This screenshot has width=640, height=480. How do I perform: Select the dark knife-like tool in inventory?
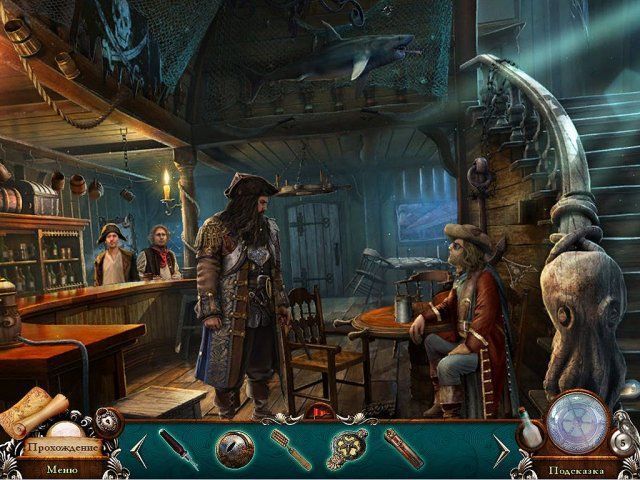click(x=177, y=447)
